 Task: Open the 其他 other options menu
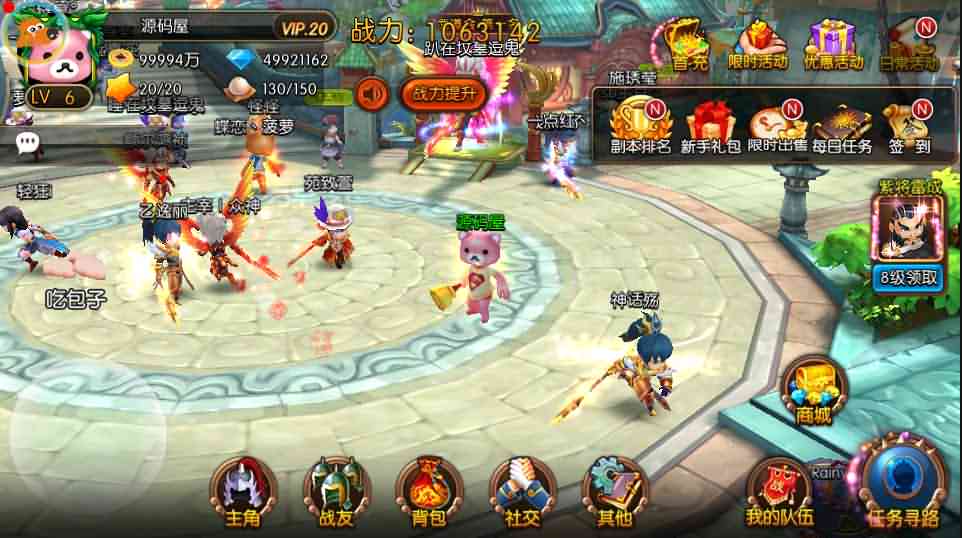tap(614, 492)
